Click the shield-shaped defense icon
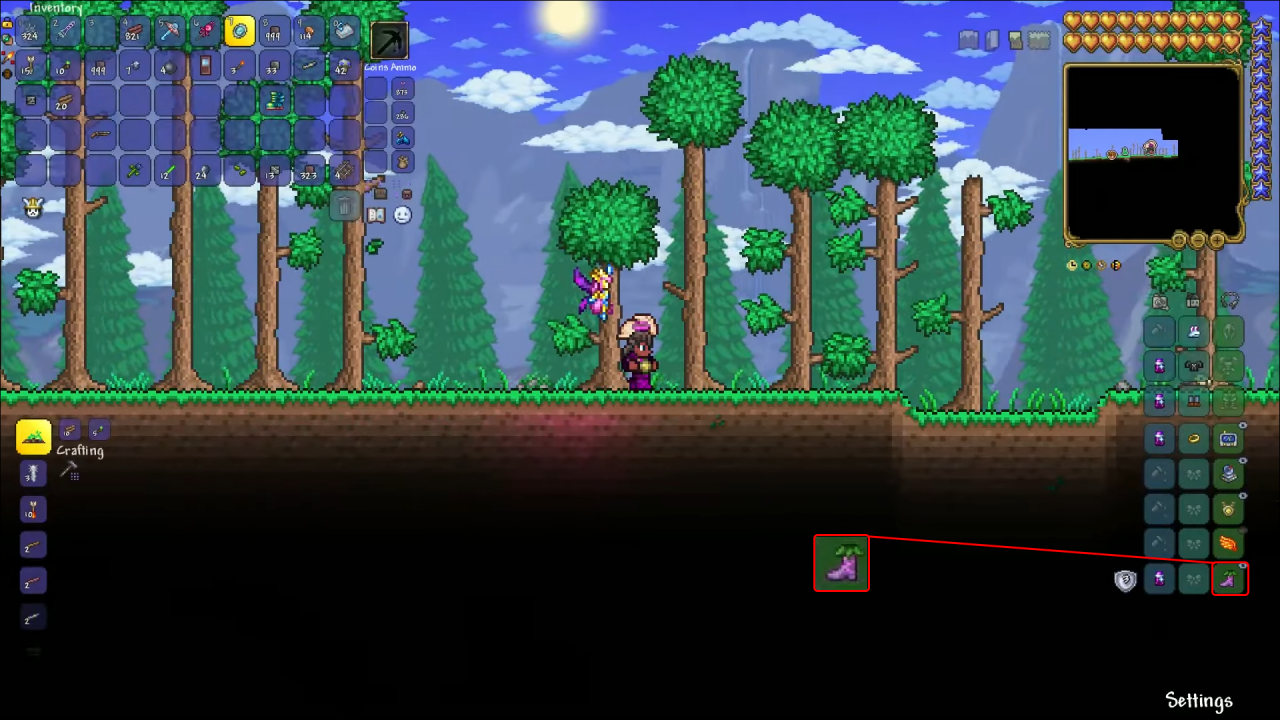 click(1125, 580)
